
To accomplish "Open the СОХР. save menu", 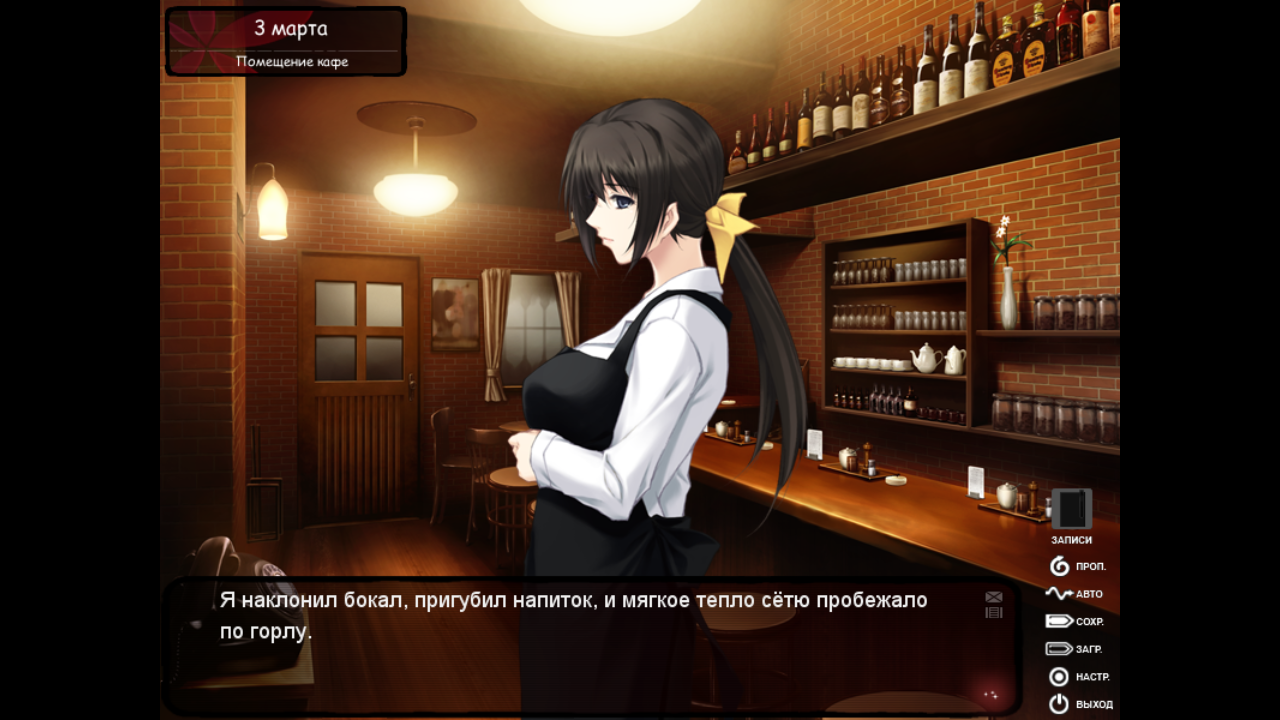I will tap(1074, 621).
